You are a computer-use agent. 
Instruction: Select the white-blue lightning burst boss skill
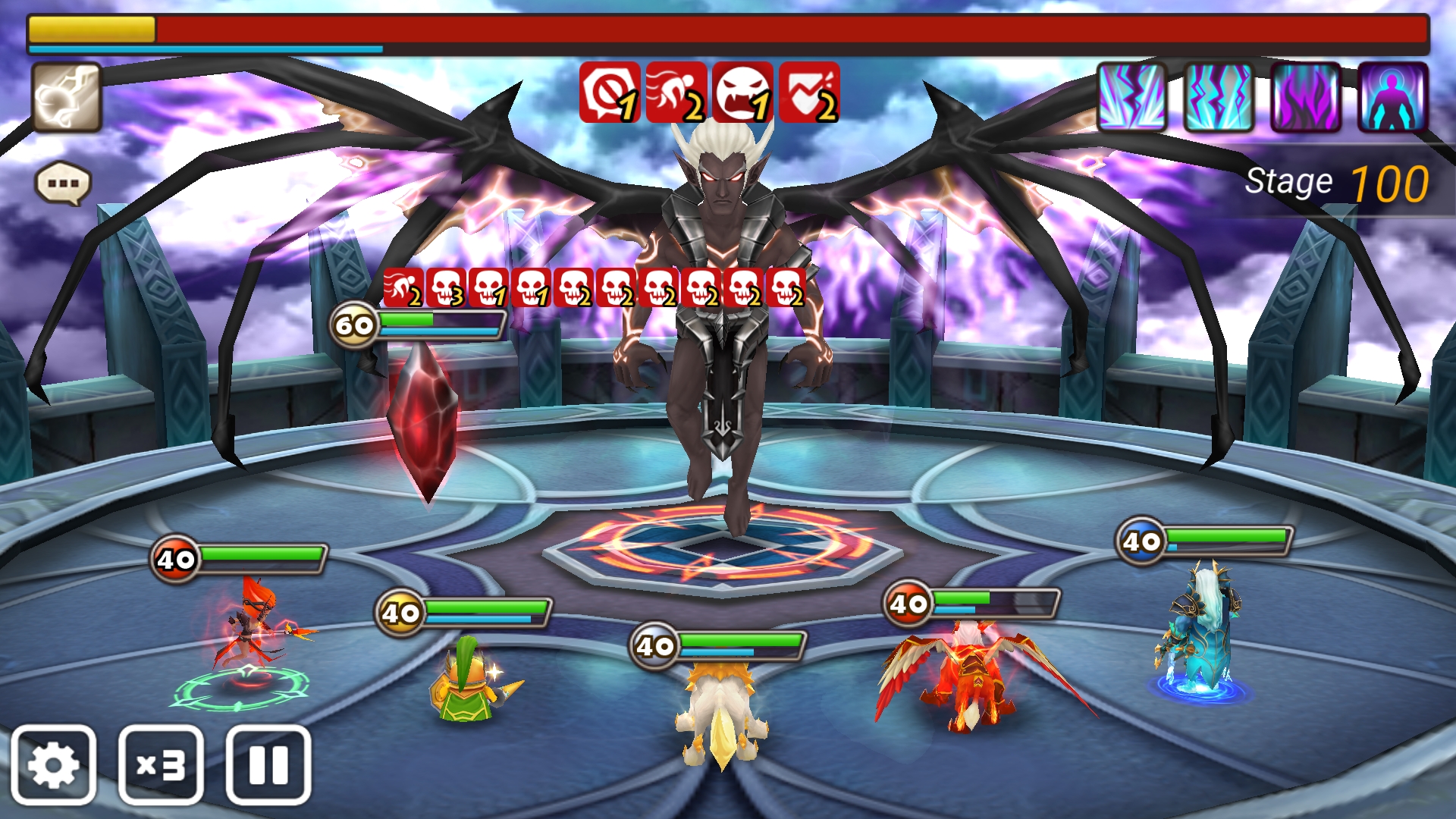coord(1131,98)
